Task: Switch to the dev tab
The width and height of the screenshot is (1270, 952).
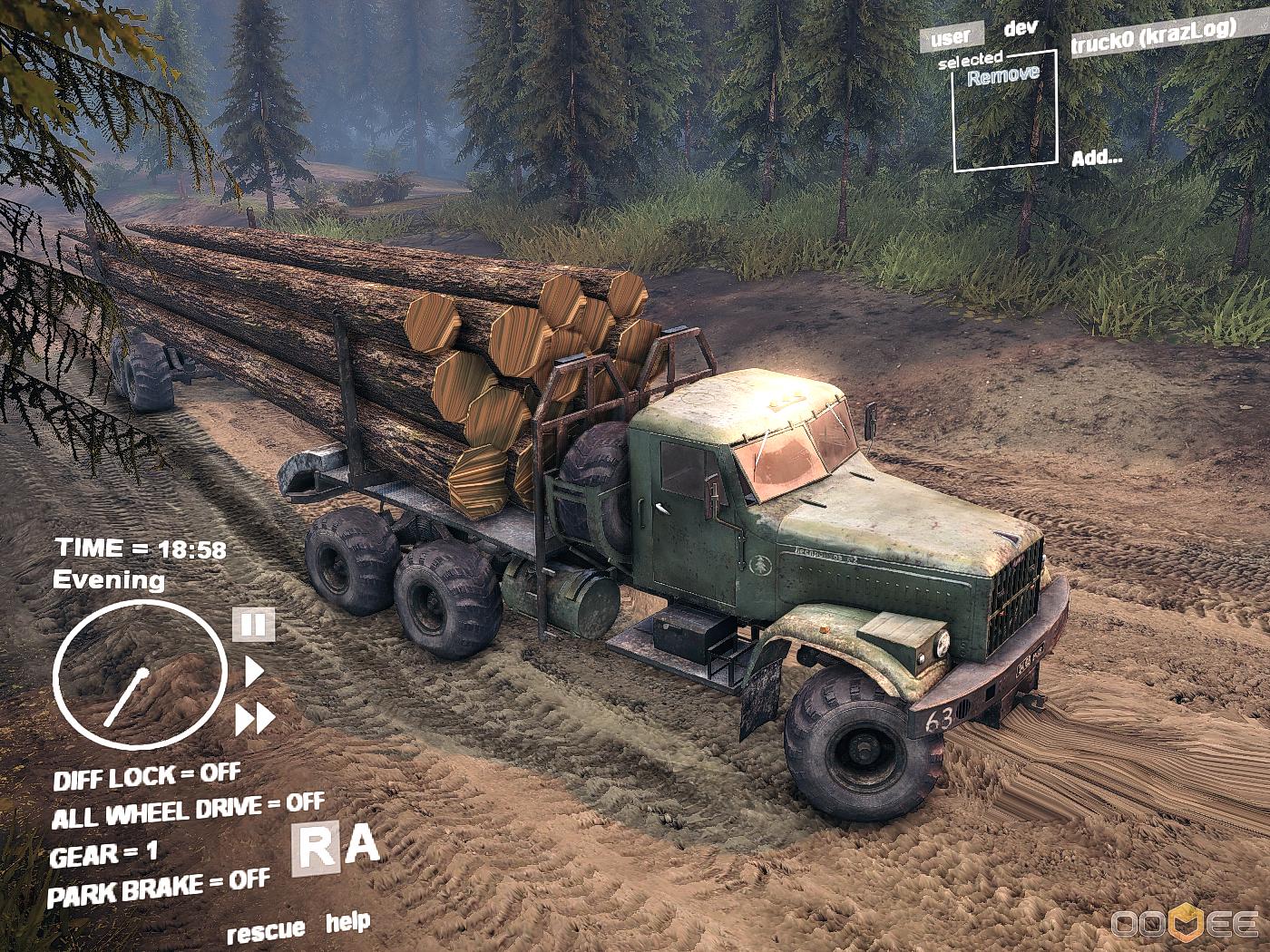Action: 1021,29
